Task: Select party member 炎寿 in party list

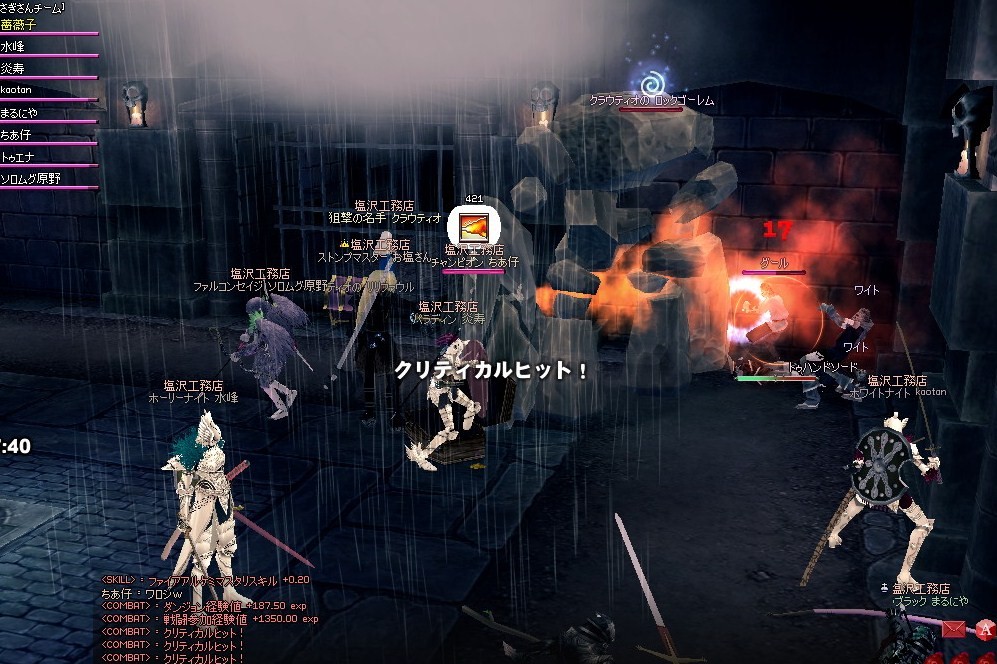Action: point(13,69)
